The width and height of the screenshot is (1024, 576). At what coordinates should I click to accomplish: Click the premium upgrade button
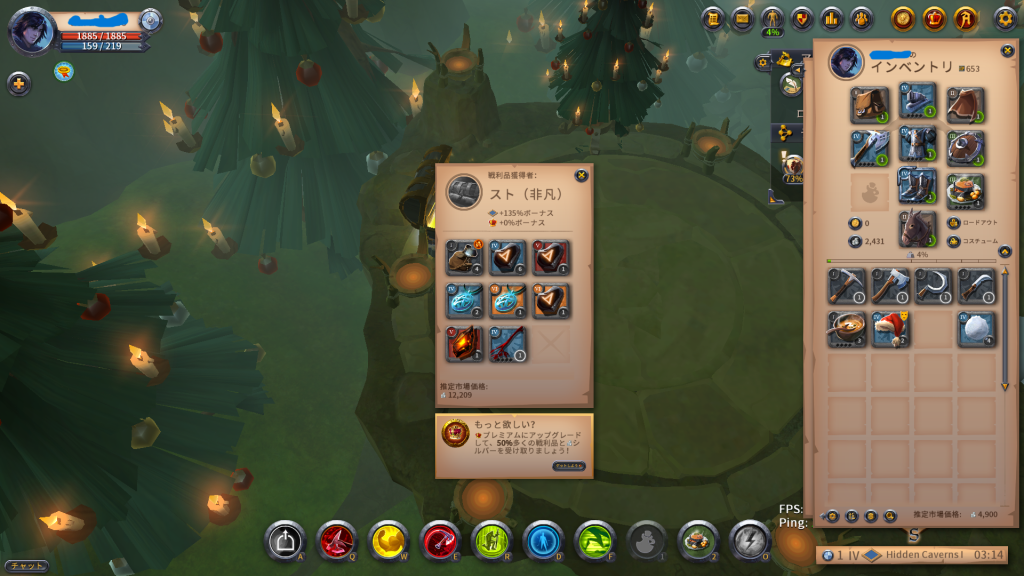[x=569, y=466]
